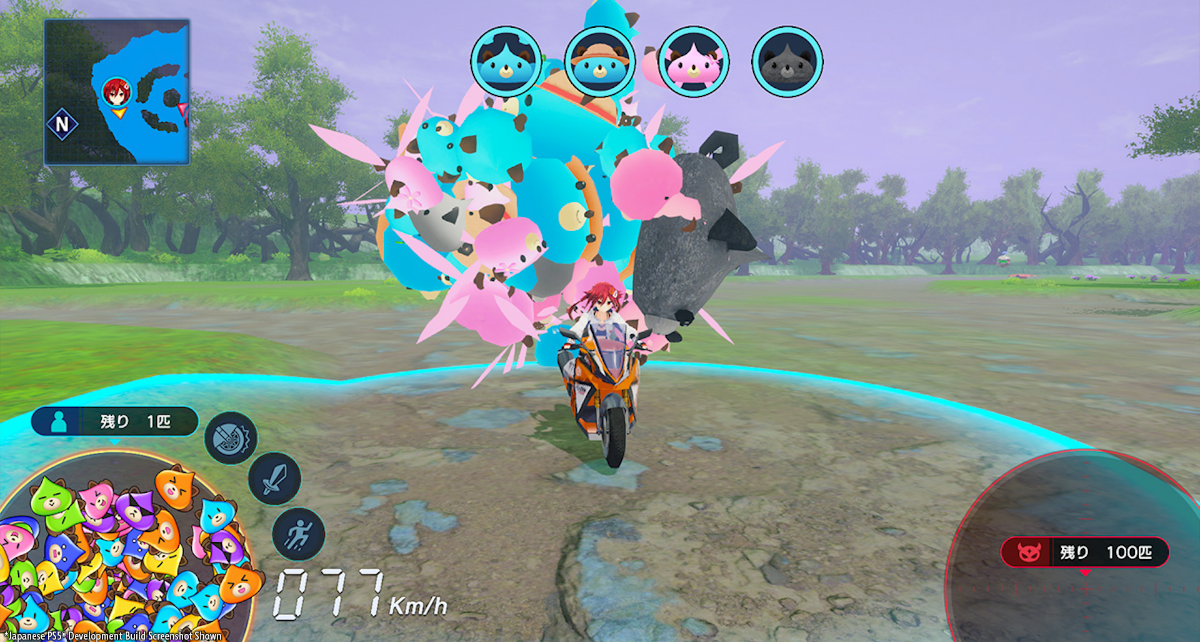Open the minimap in the corner
Image resolution: width=1200 pixels, height=642 pixels.
tap(116, 92)
